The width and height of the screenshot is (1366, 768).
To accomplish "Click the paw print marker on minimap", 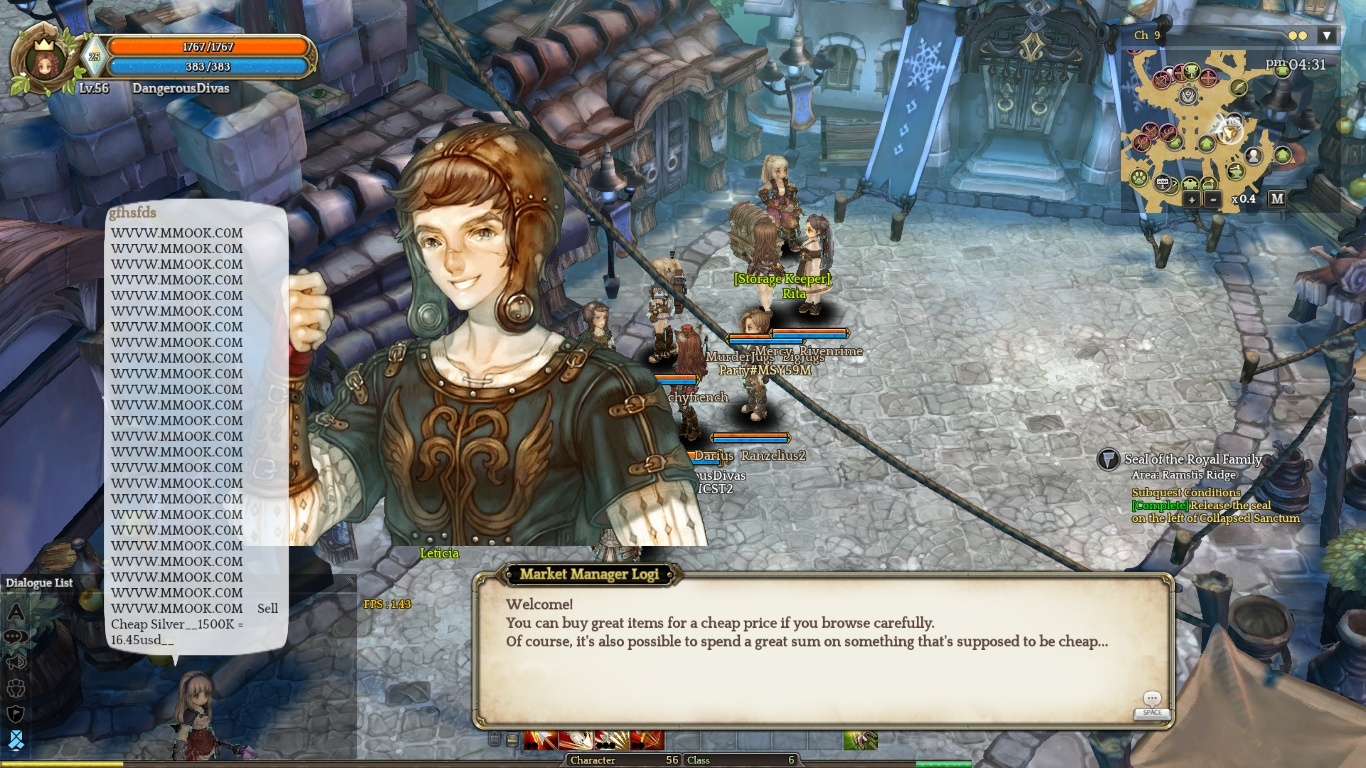I will (1139, 178).
